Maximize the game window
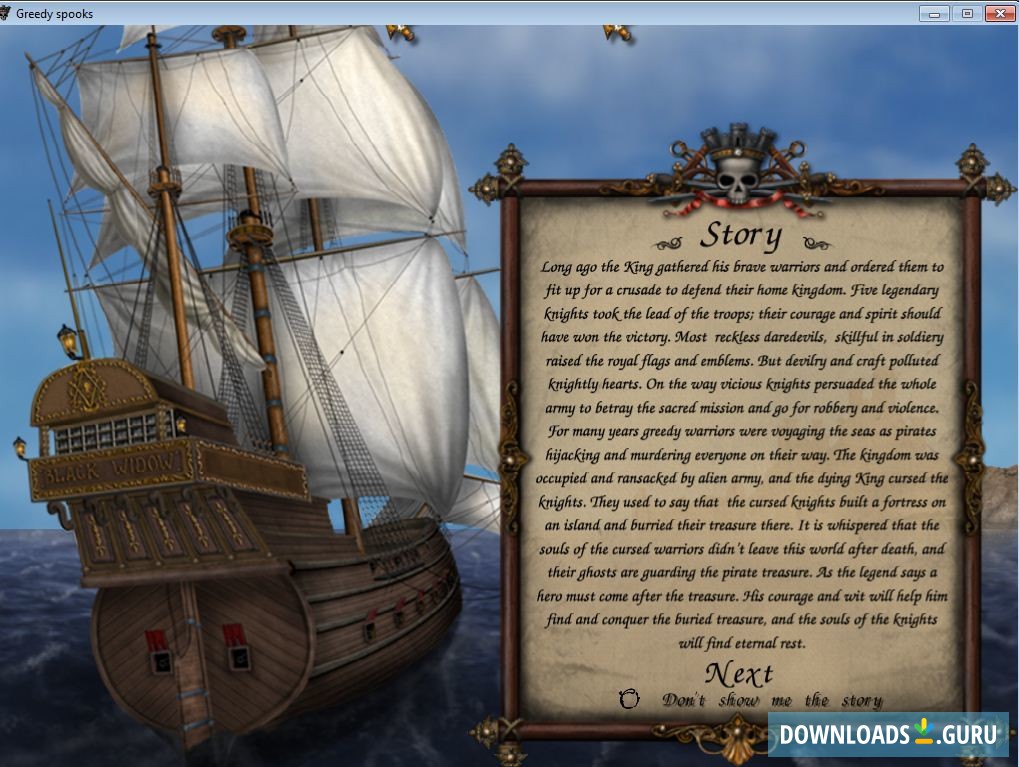1019x767 pixels. 966,13
